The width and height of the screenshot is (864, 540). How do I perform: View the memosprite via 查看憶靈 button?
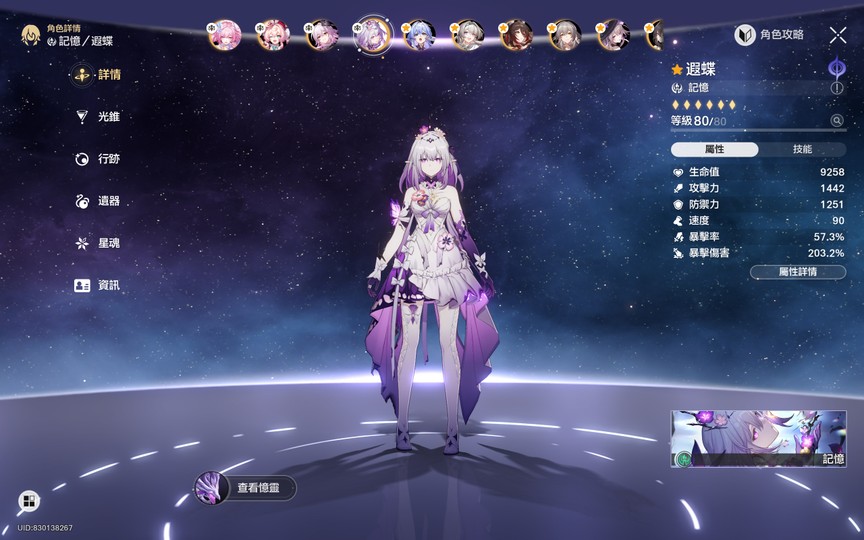(x=246, y=488)
